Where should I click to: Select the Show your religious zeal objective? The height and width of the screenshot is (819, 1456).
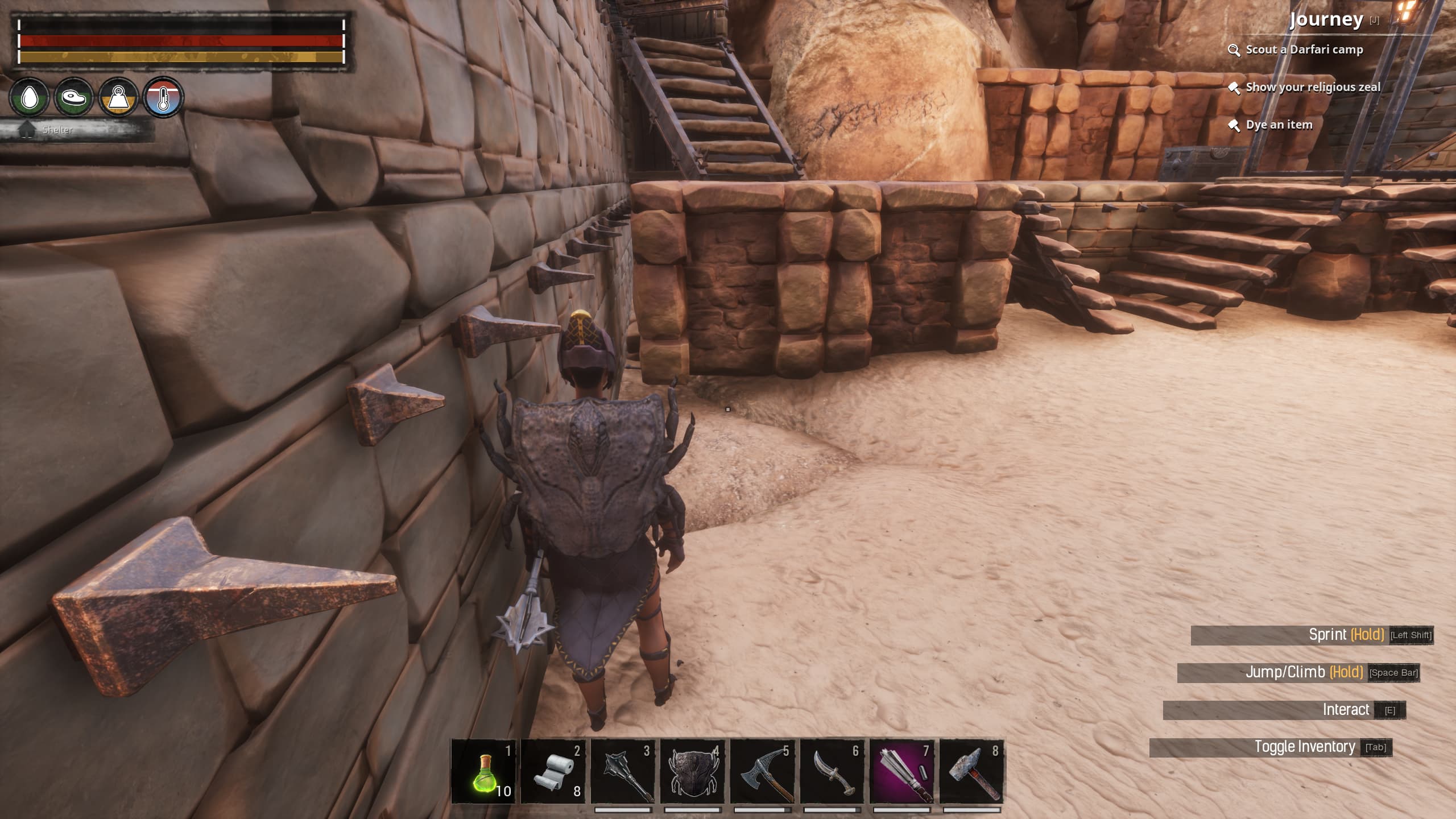tap(1313, 88)
